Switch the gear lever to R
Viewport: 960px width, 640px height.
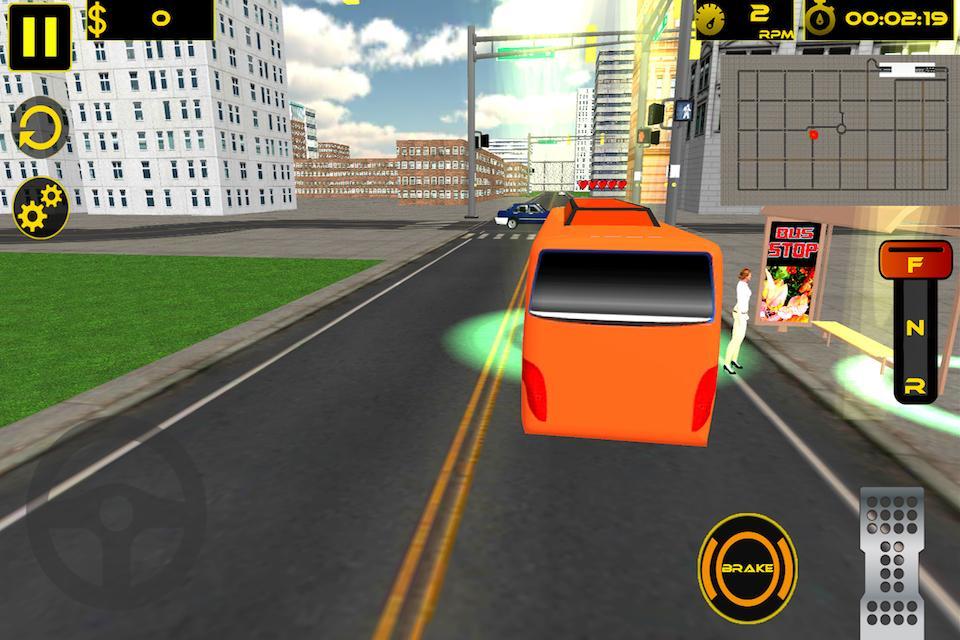[x=915, y=385]
